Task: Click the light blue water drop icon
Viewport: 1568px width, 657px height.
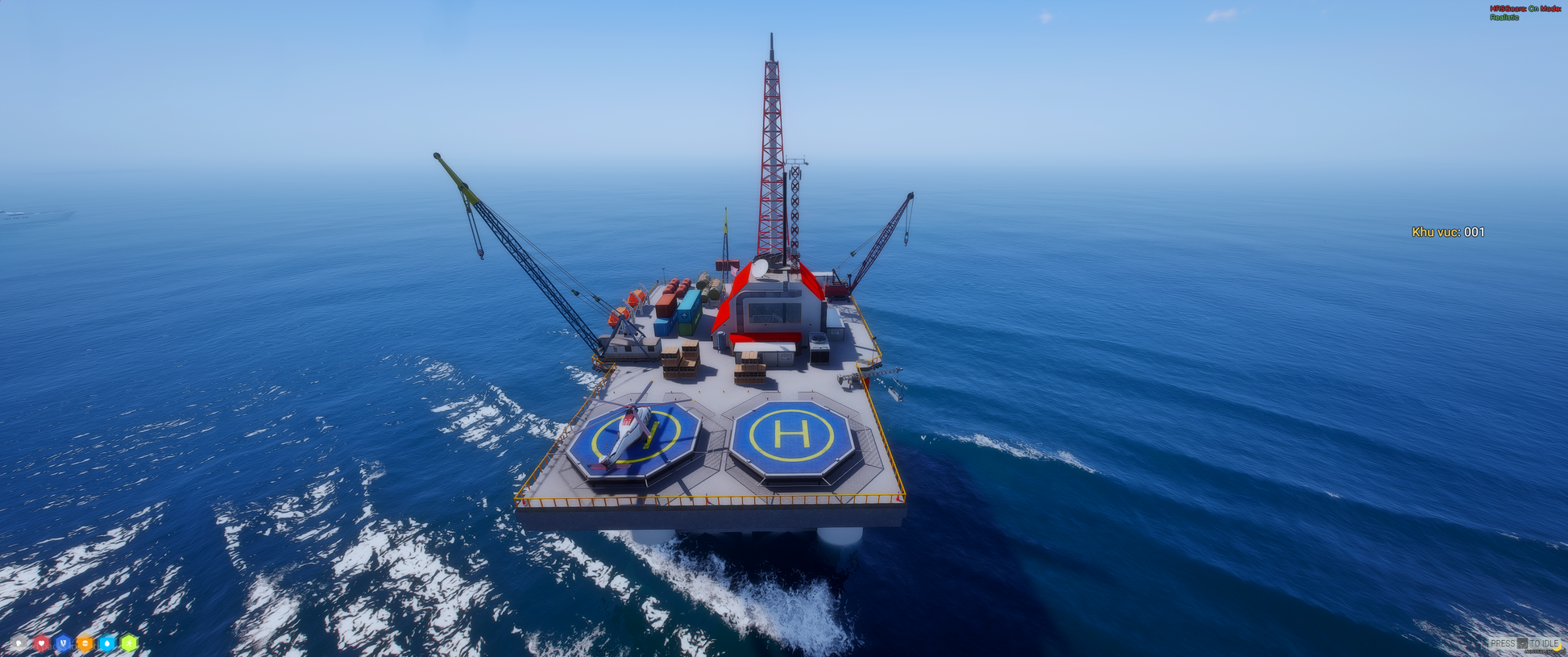Action: [107, 643]
